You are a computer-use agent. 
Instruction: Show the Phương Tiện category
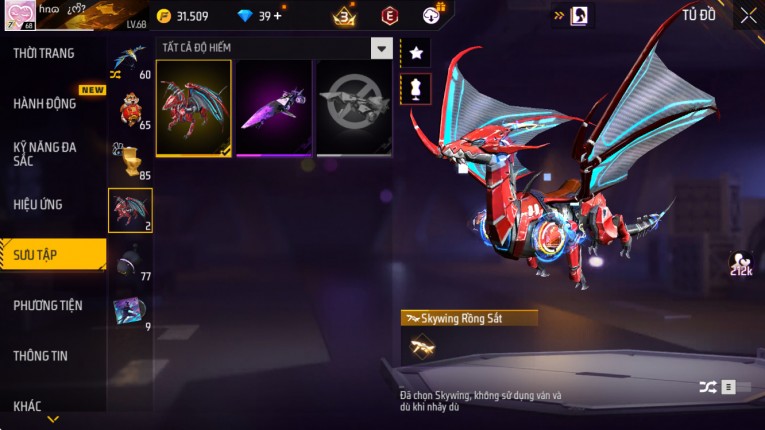(x=48, y=305)
